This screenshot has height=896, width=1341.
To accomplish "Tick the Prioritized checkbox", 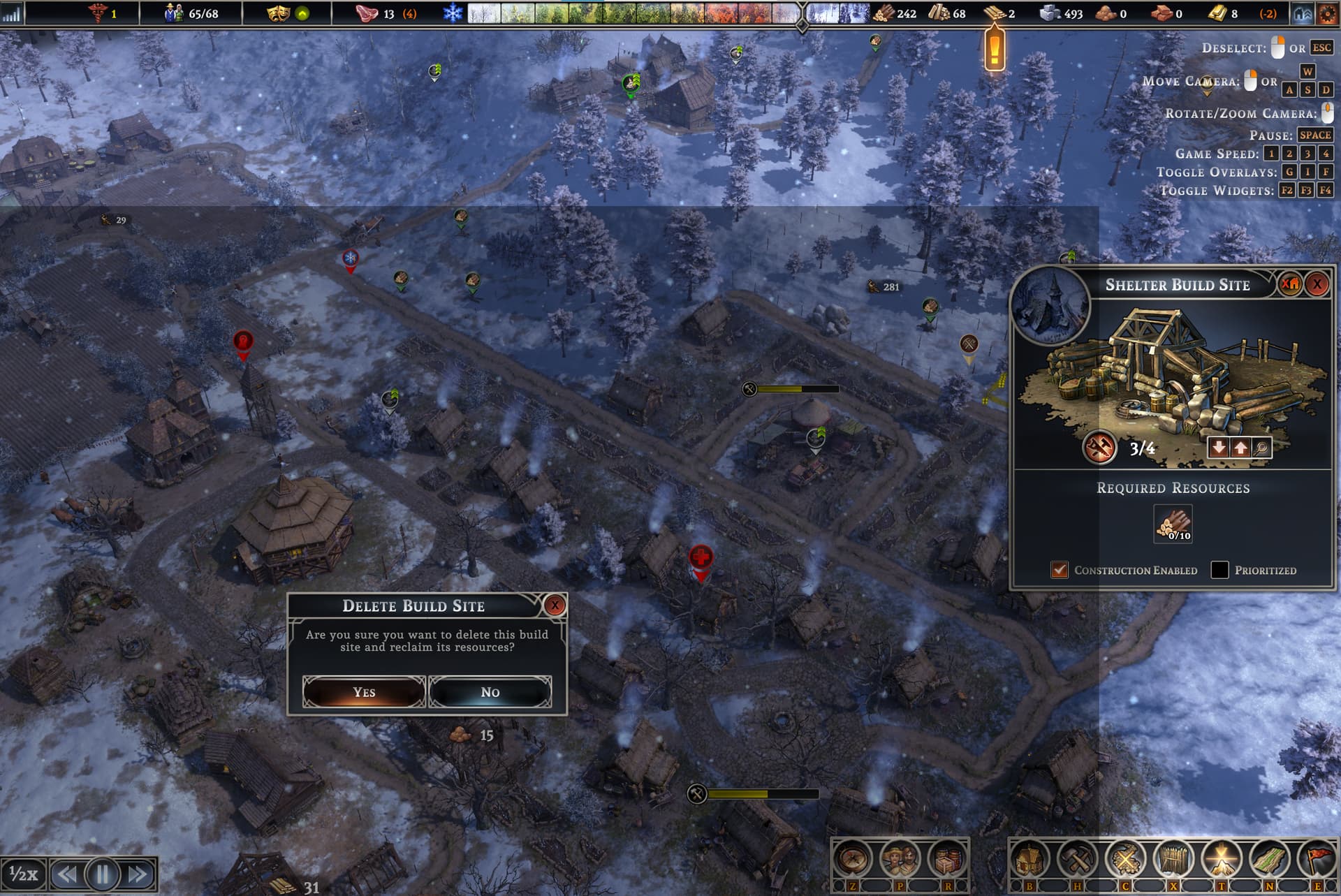I will 1219,570.
